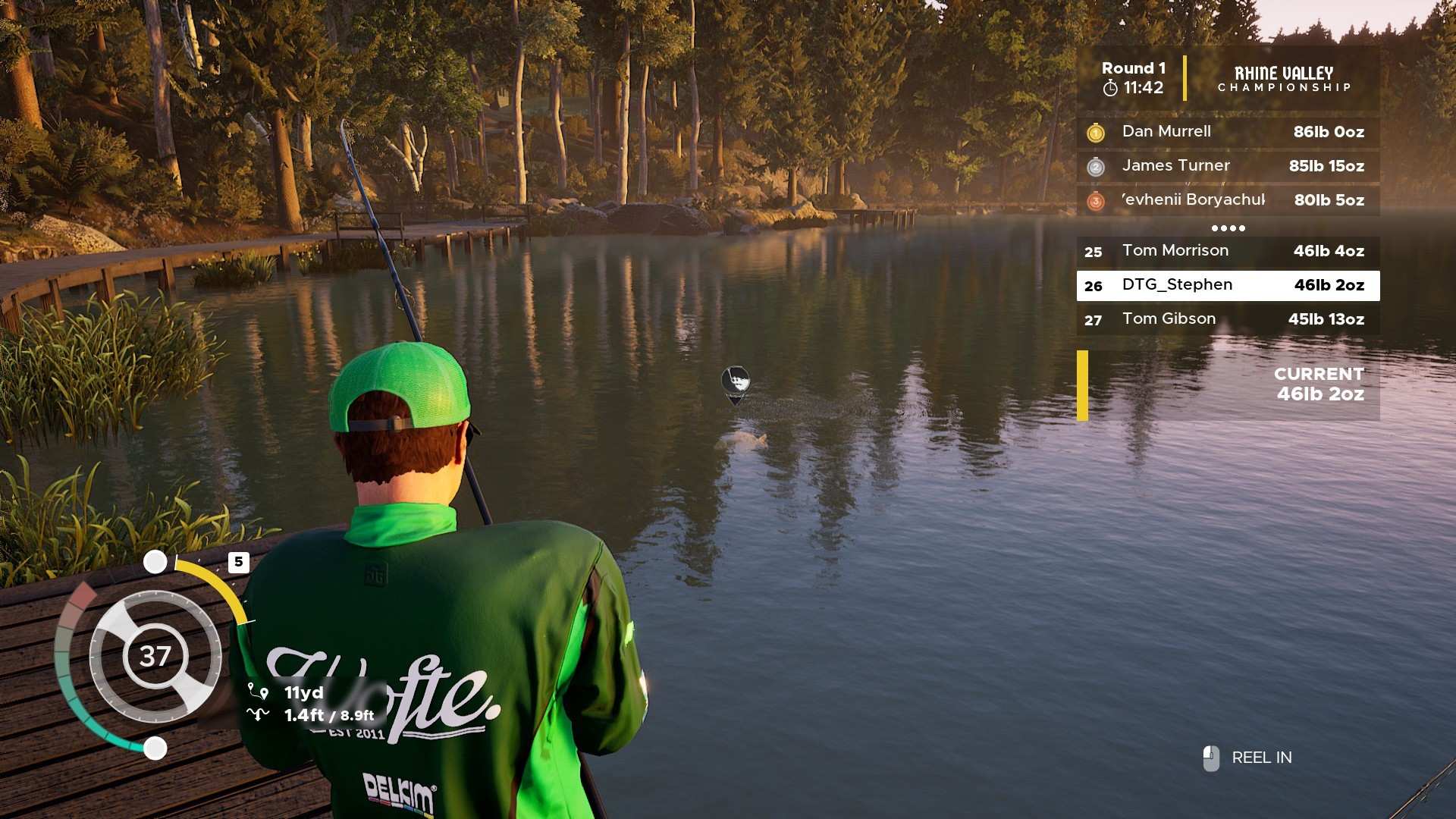Click the REEL IN prompt text
This screenshot has width=1456, height=819.
click(x=1260, y=757)
